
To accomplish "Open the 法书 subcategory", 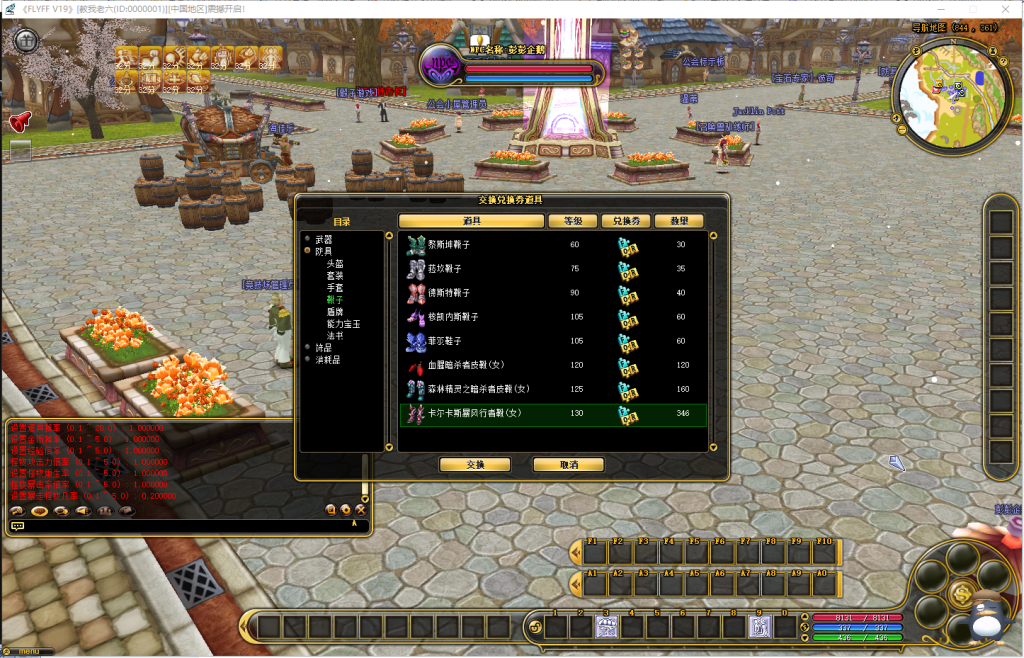I will (x=334, y=336).
